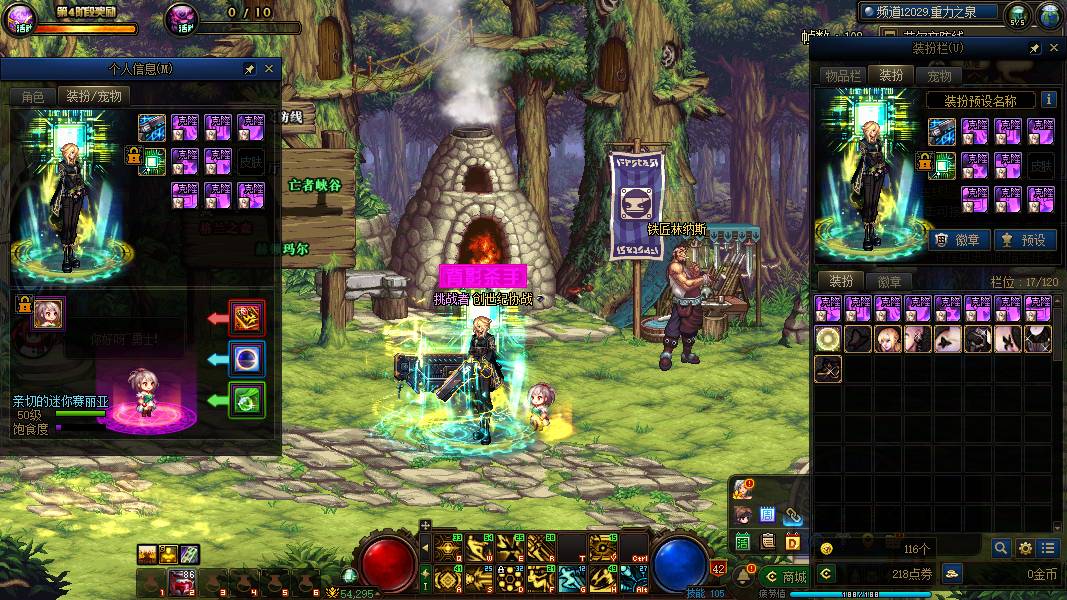Open the 物品栏 item inventory tab
Image resolution: width=1067 pixels, height=600 pixels.
[x=842, y=75]
